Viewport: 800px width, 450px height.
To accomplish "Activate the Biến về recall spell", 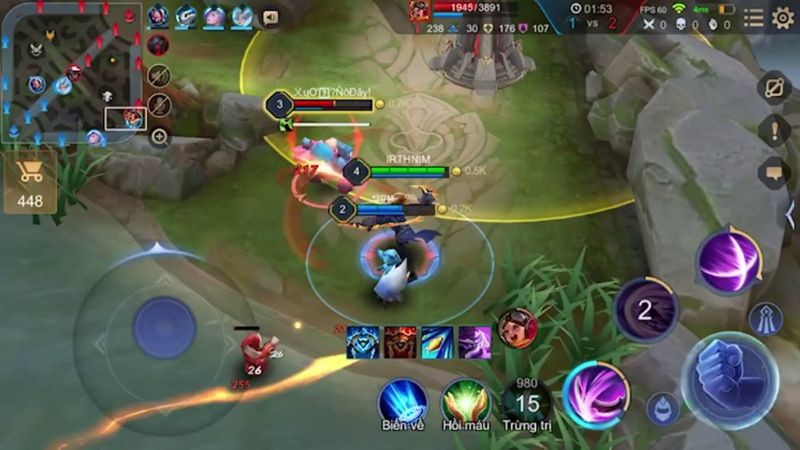I will click(402, 401).
